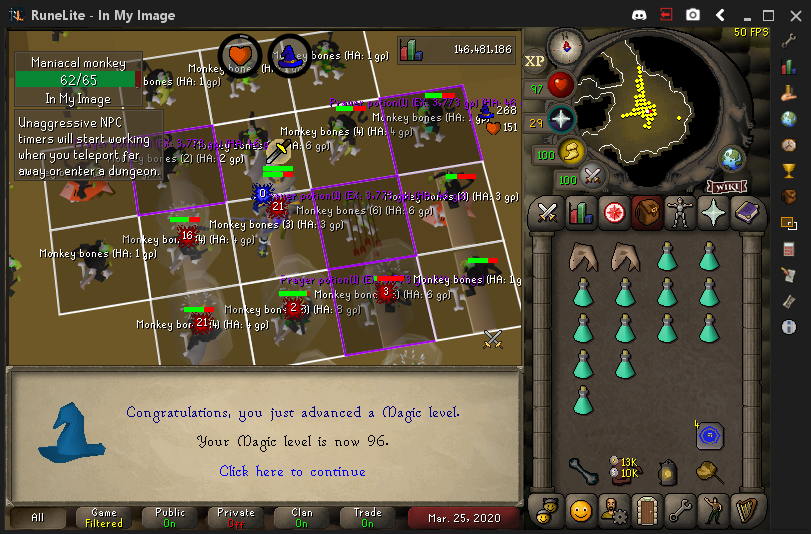This screenshot has height=534, width=811.
Task: Activate the special attack orb
Action: point(594,176)
